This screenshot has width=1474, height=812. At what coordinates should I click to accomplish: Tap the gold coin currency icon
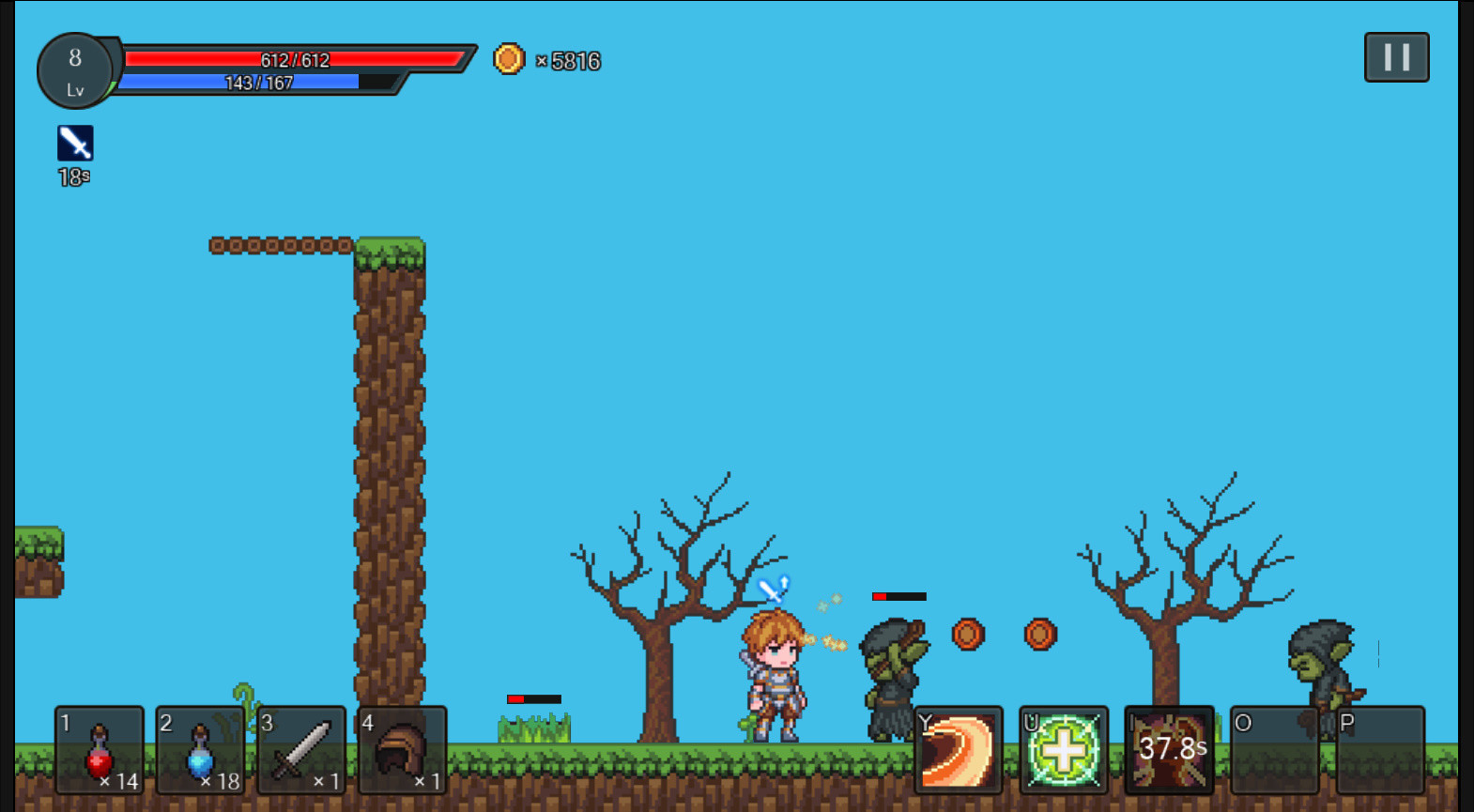click(508, 59)
